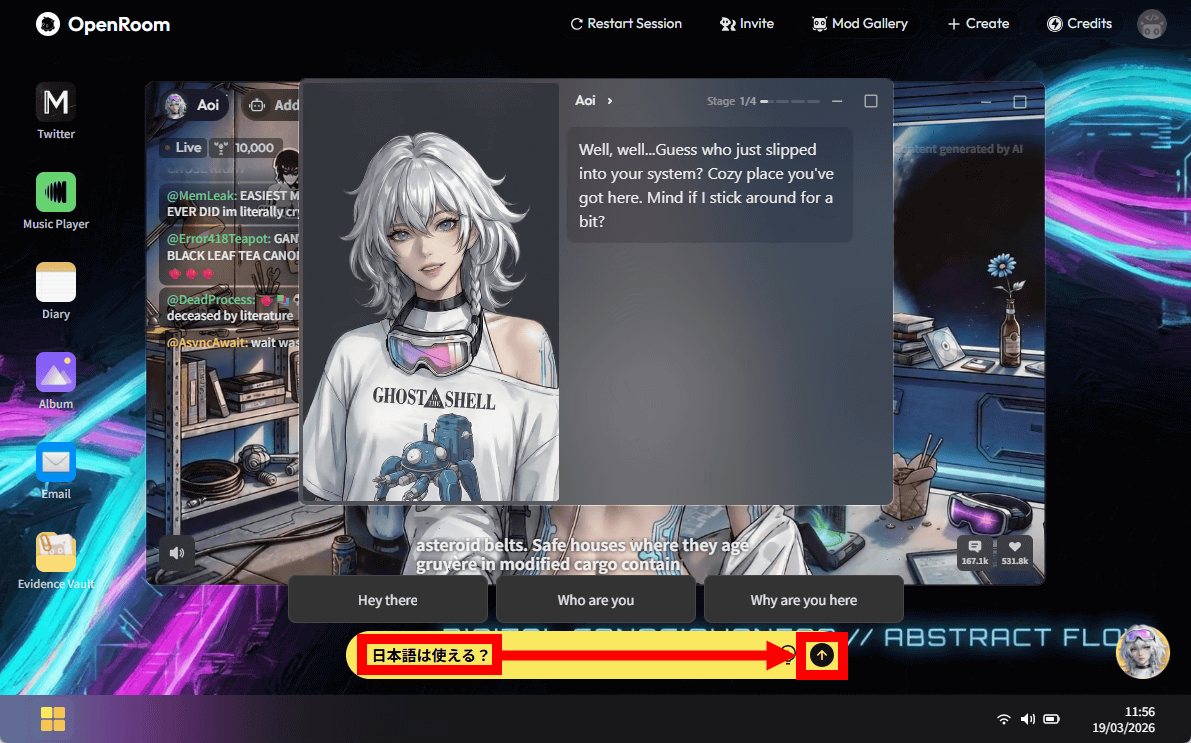The image size is (1191, 743).
Task: Open the Album app
Action: point(56,373)
